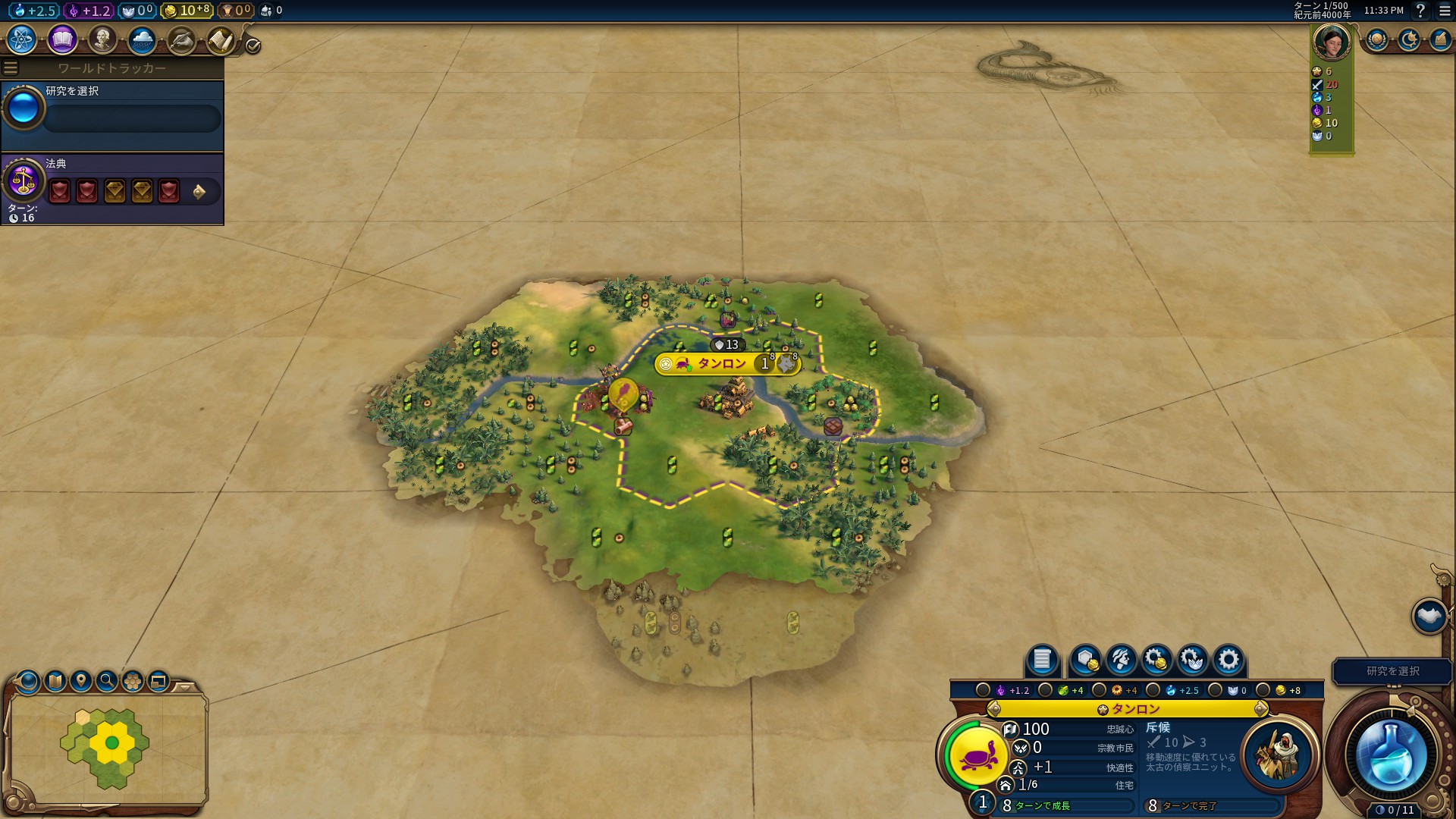Change city production via gear icon
Image resolution: width=1456 pixels, height=819 pixels.
coord(1228,660)
